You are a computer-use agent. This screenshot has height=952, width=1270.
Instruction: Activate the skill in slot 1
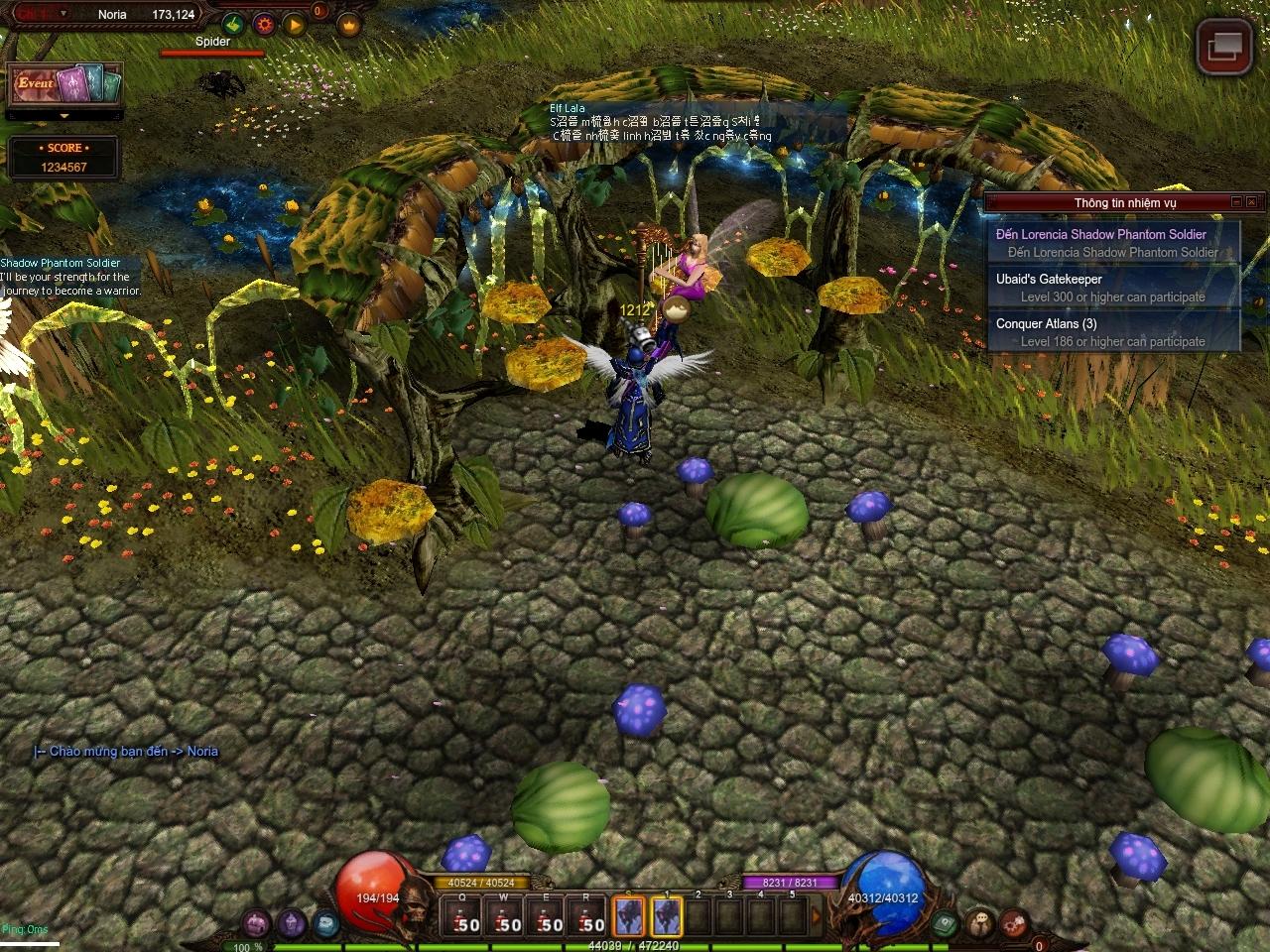click(667, 916)
